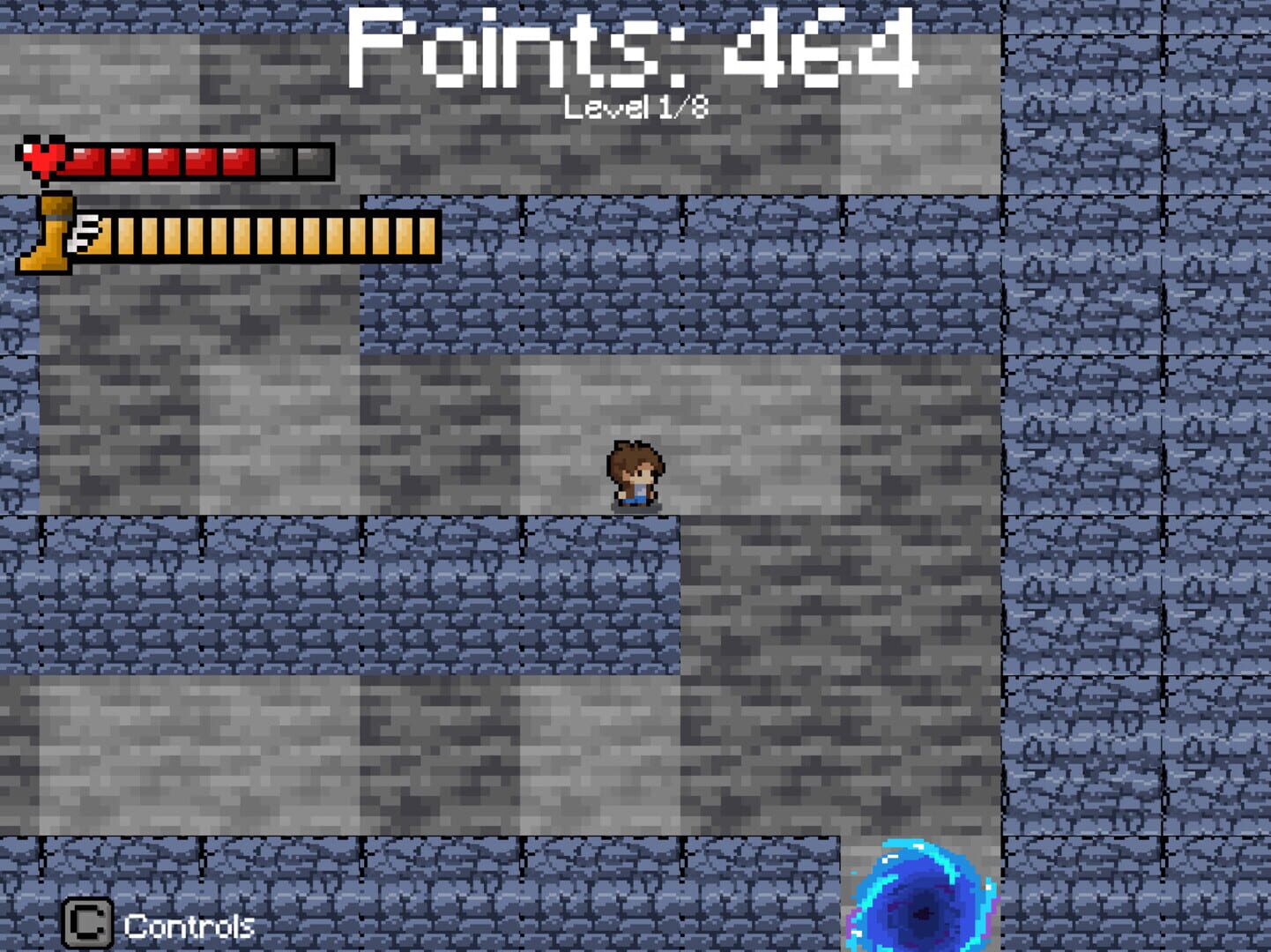Toggle the final gray slot of the health bar
The height and width of the screenshot is (952, 1271).
tap(312, 161)
